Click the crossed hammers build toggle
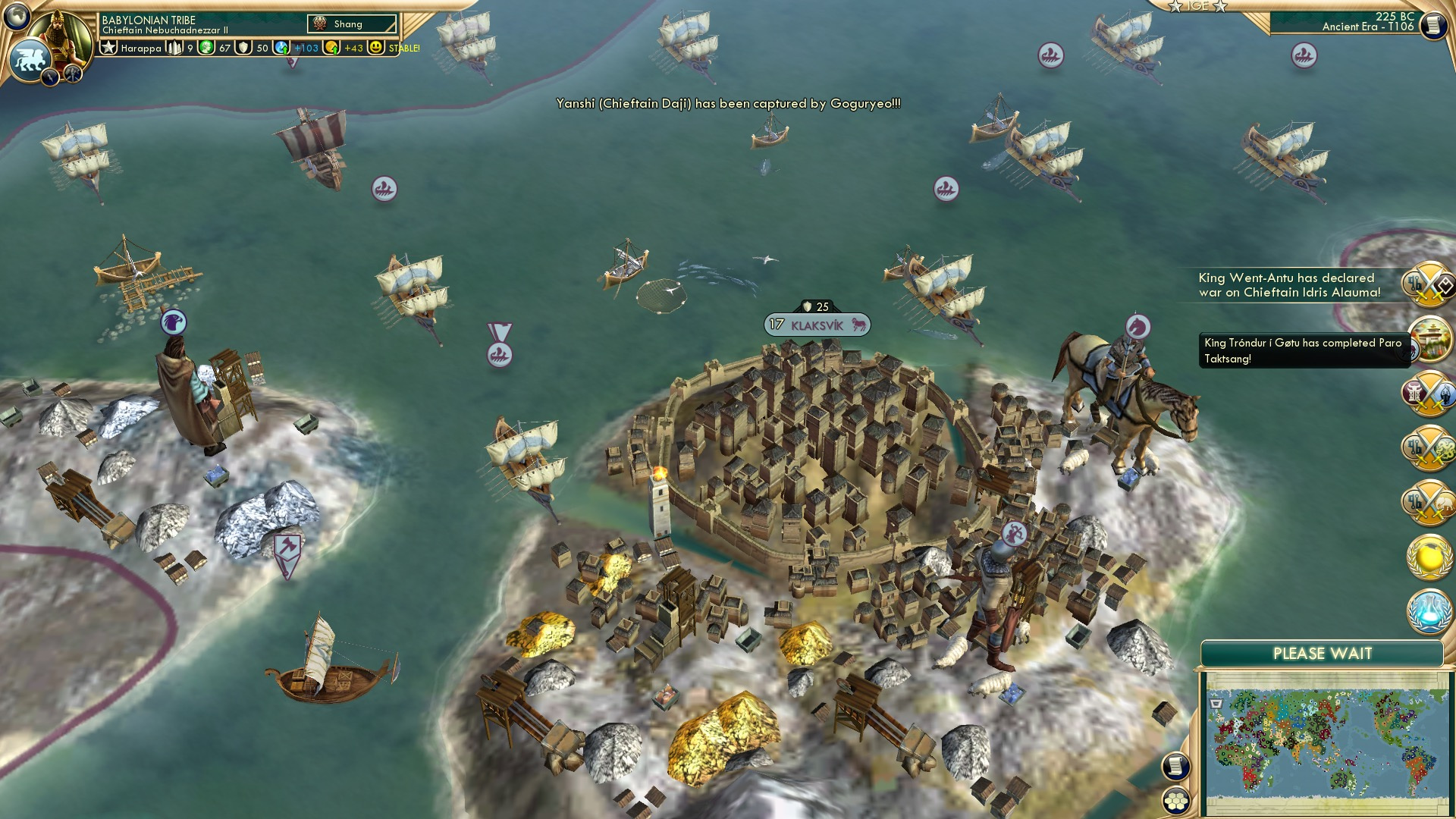The width and height of the screenshot is (1456, 819). (x=73, y=72)
